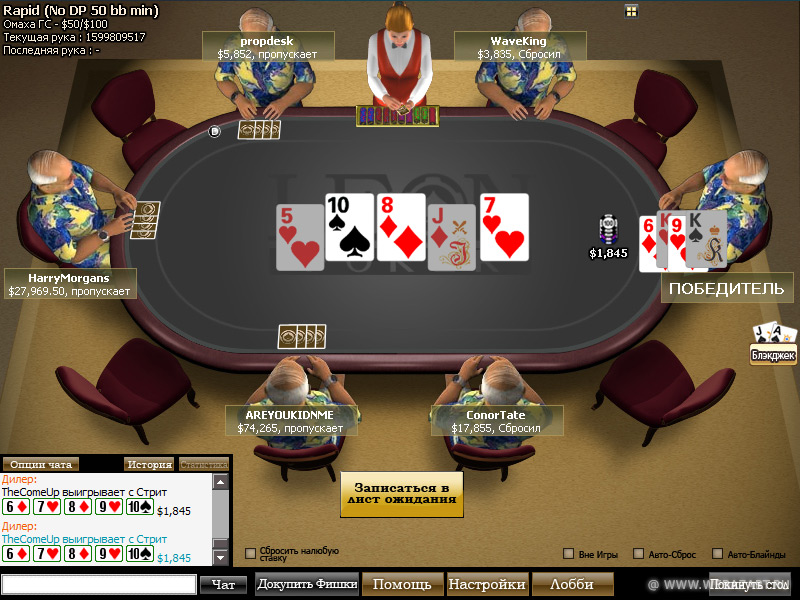Switch to the История (History) tab
The height and width of the screenshot is (600, 800).
coord(148,464)
